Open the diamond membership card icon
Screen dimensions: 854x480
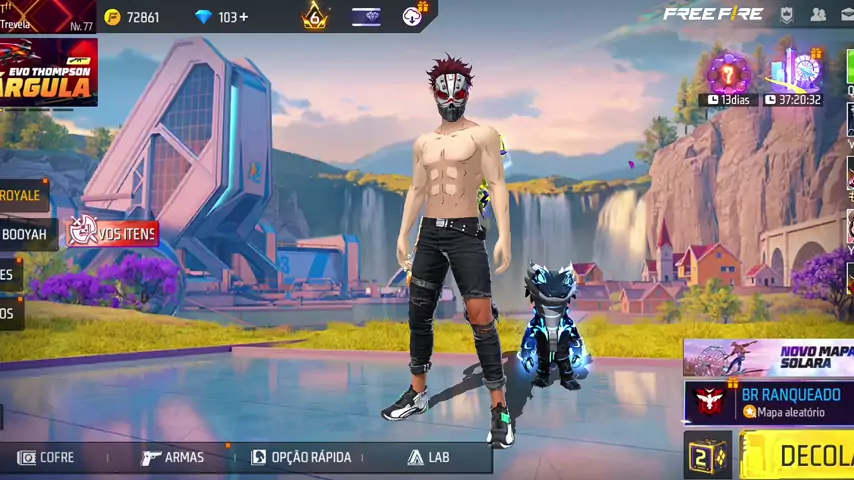366,16
